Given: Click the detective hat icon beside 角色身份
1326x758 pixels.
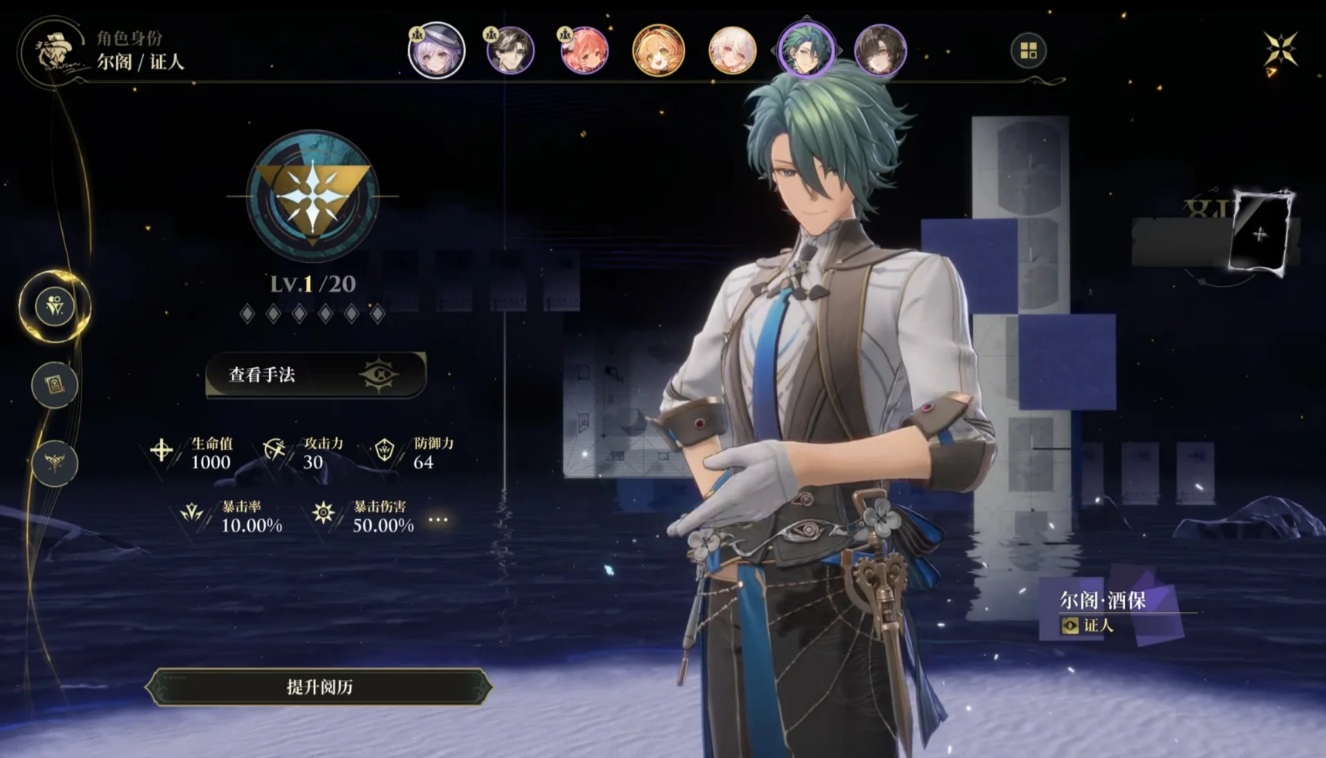Looking at the screenshot, I should (x=52, y=52).
